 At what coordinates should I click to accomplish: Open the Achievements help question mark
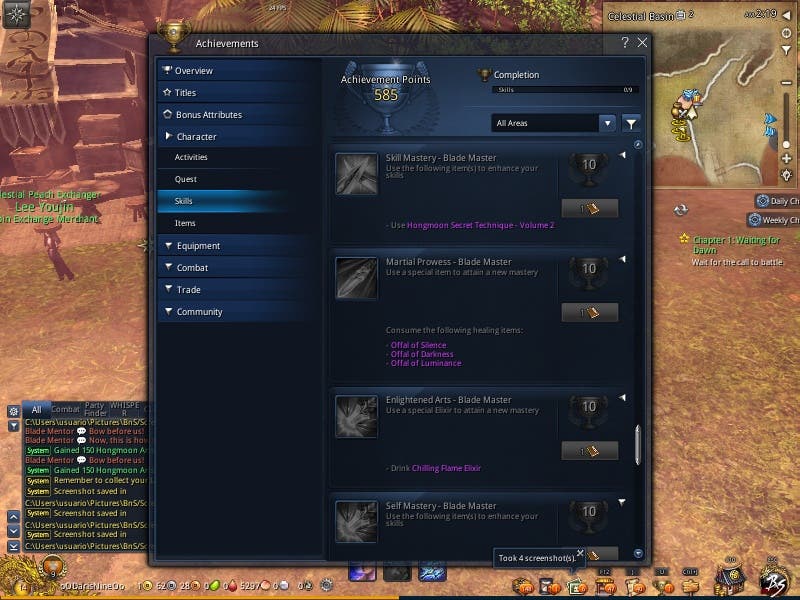[x=625, y=43]
